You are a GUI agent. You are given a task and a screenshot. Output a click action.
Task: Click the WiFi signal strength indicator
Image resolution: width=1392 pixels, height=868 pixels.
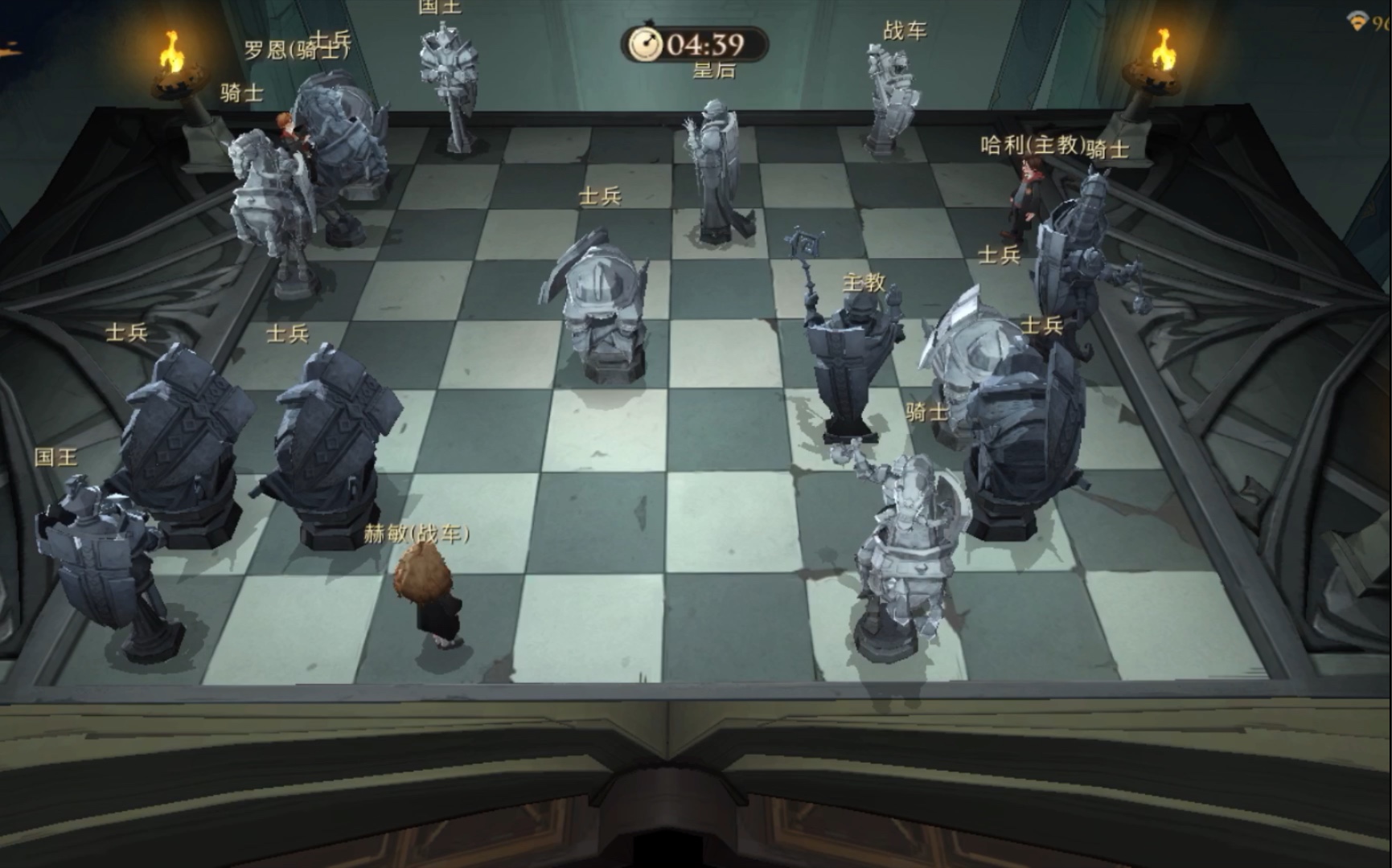click(x=1357, y=22)
